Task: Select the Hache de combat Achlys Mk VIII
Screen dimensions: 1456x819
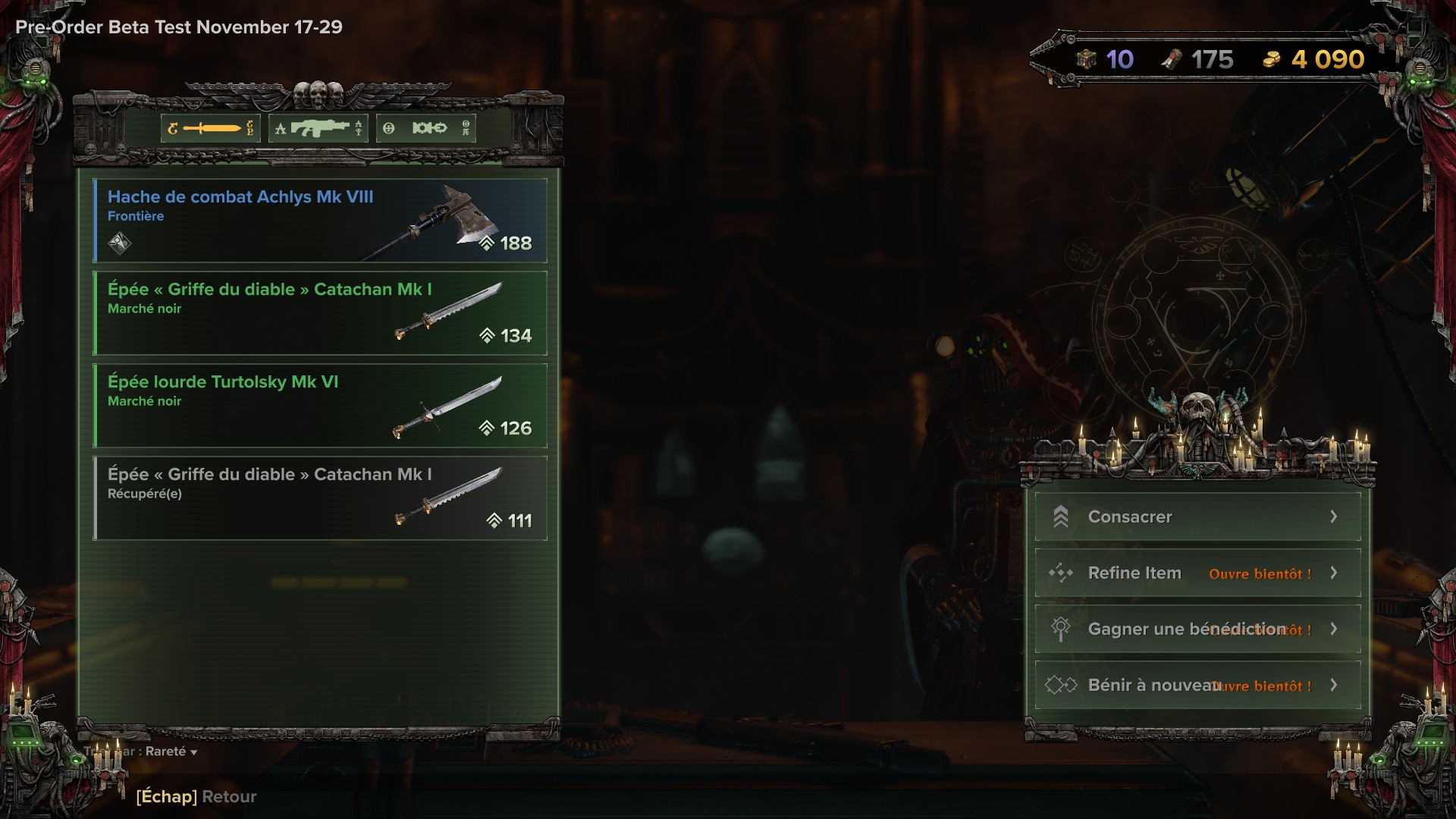Action: click(319, 221)
